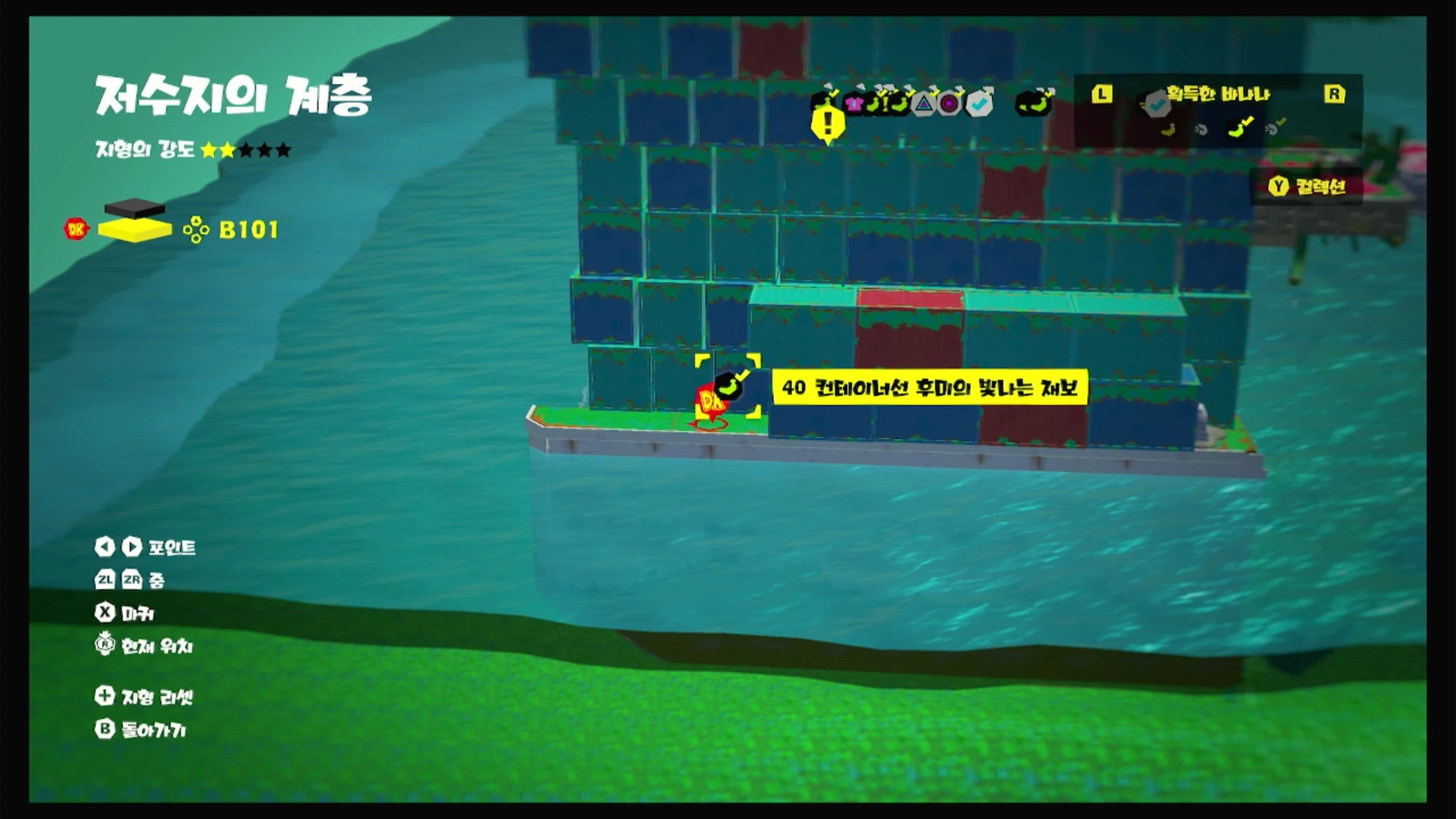Pick the banana bunch map marker

(1033, 102)
